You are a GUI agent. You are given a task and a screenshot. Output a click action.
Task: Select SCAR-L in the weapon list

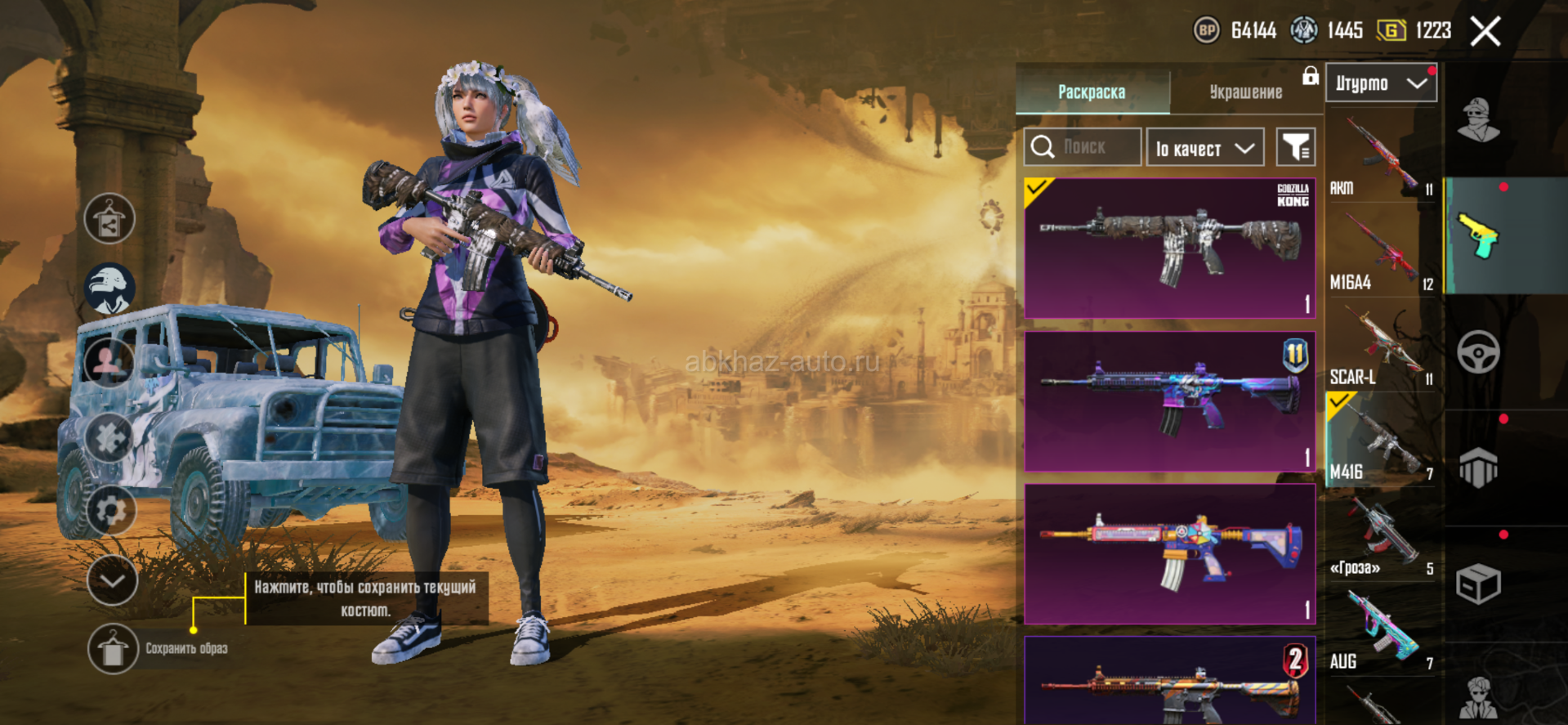point(1381,347)
